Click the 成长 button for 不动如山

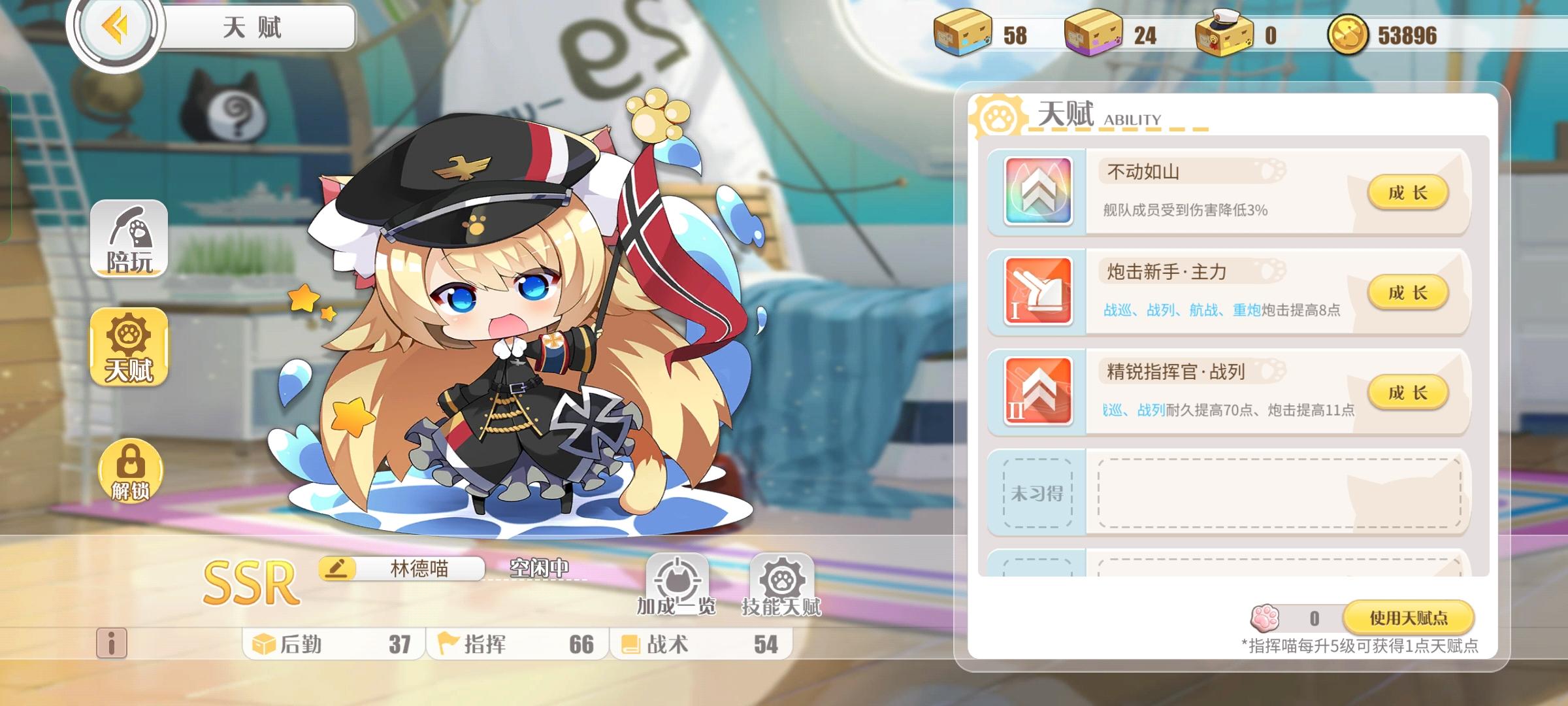click(1410, 192)
